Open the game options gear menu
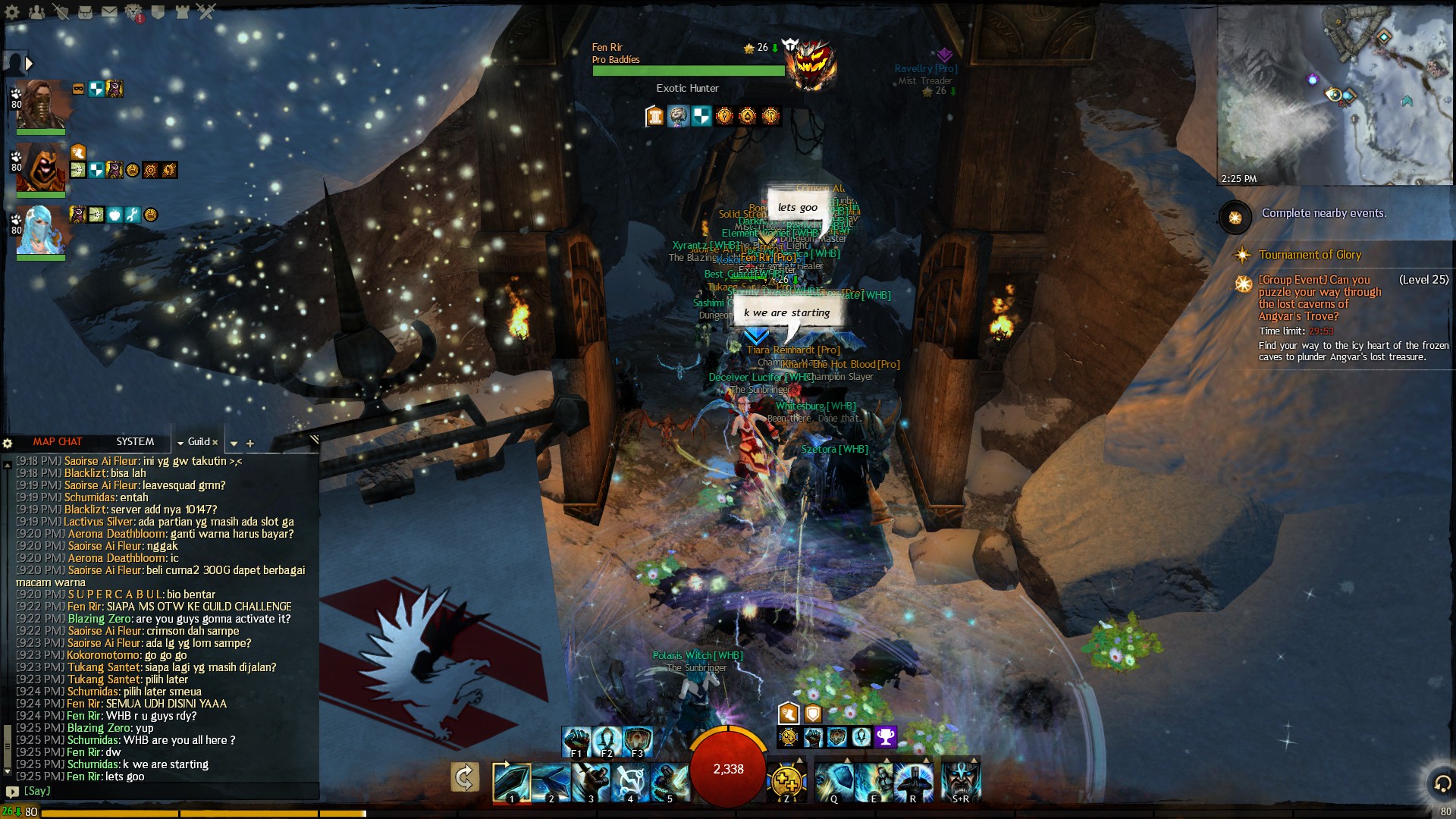Screen dimensions: 1456x819 [11, 13]
